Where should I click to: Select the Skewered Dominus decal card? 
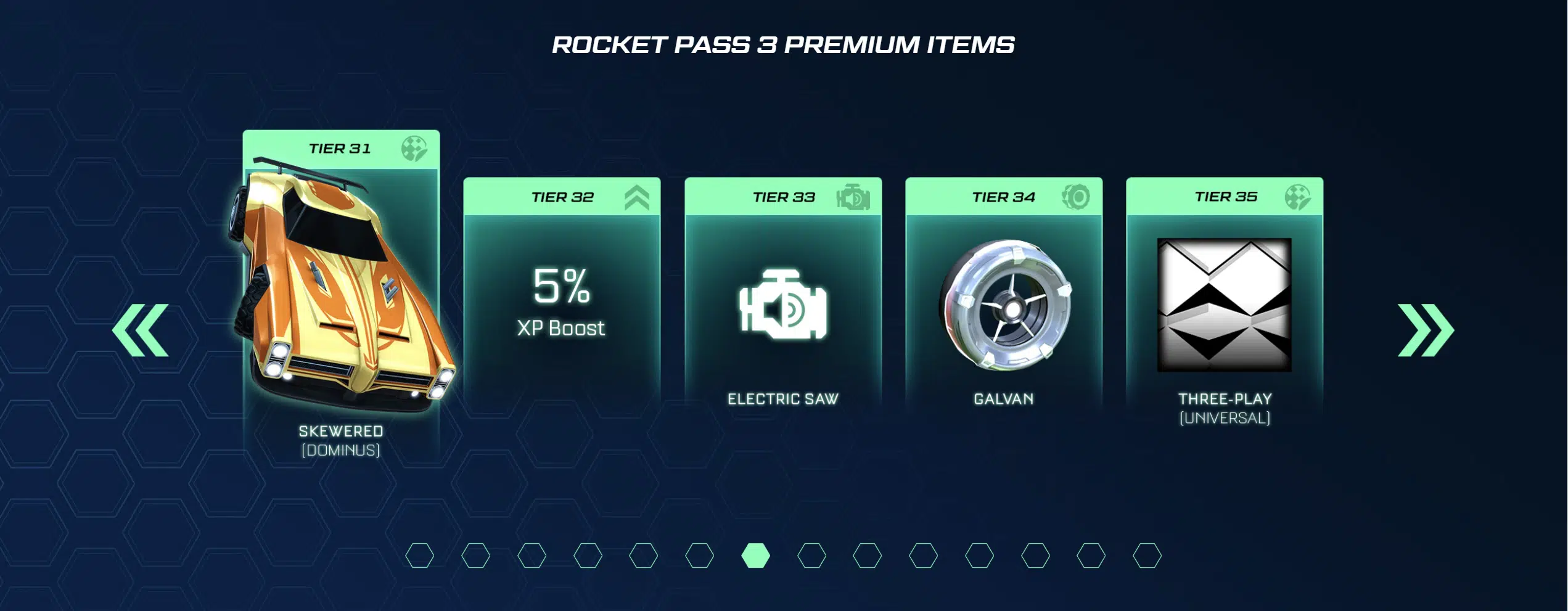pos(341,296)
